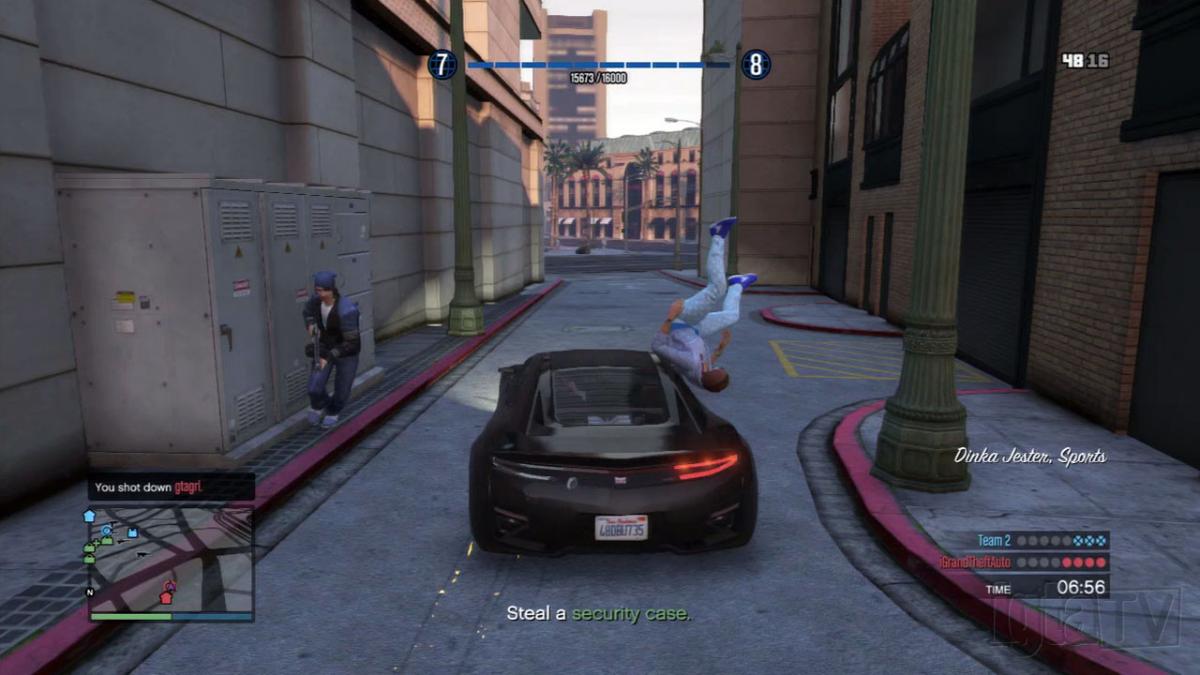Click the minimap radar
Screen dimensions: 1200x675
coord(170,558)
